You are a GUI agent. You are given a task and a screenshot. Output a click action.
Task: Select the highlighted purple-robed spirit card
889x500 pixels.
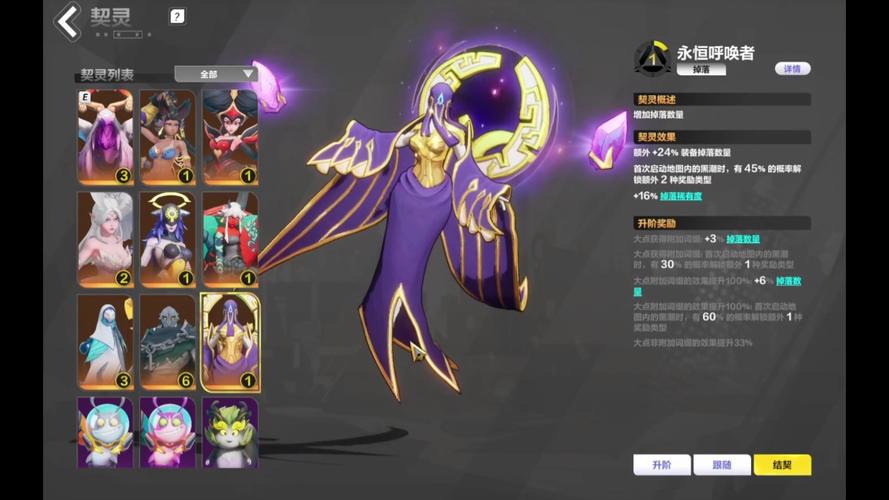coord(230,341)
